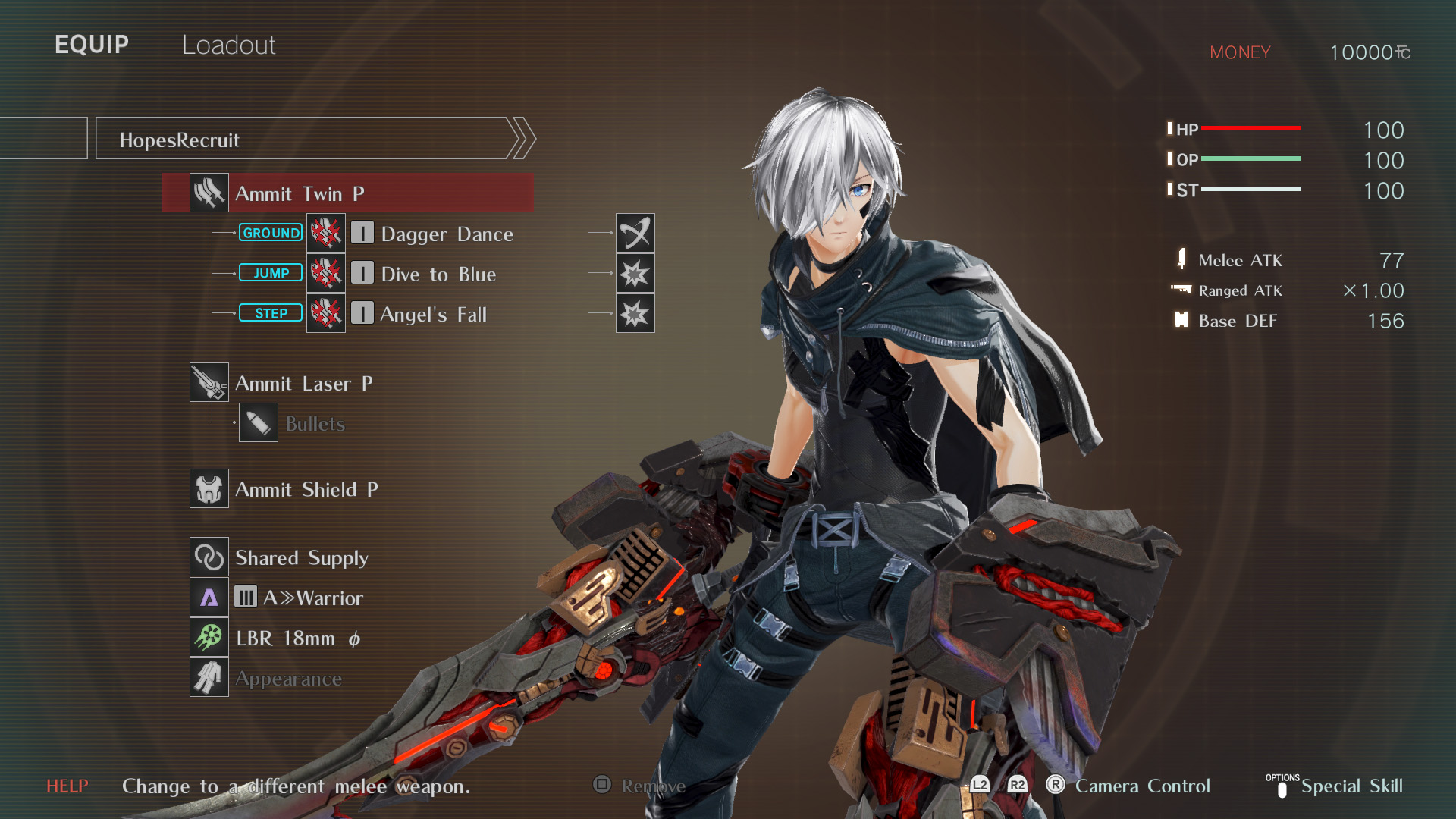Open the Ammit Laser P gun slot

coord(303,383)
